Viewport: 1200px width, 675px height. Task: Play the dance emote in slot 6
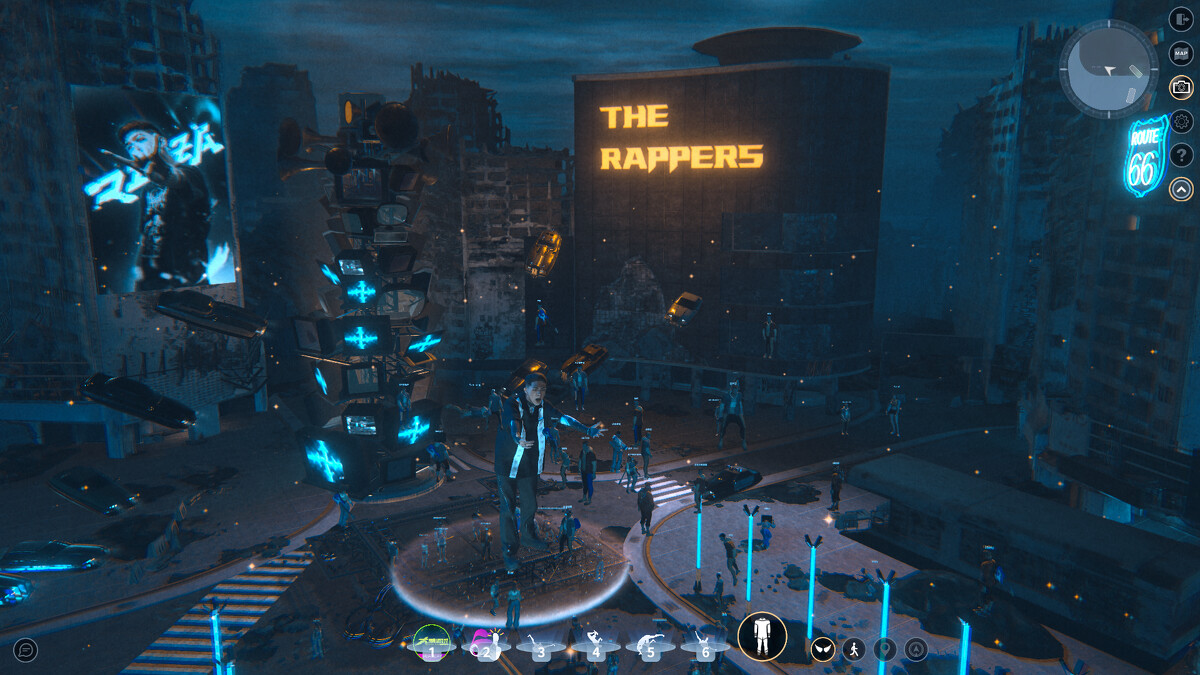click(x=705, y=643)
